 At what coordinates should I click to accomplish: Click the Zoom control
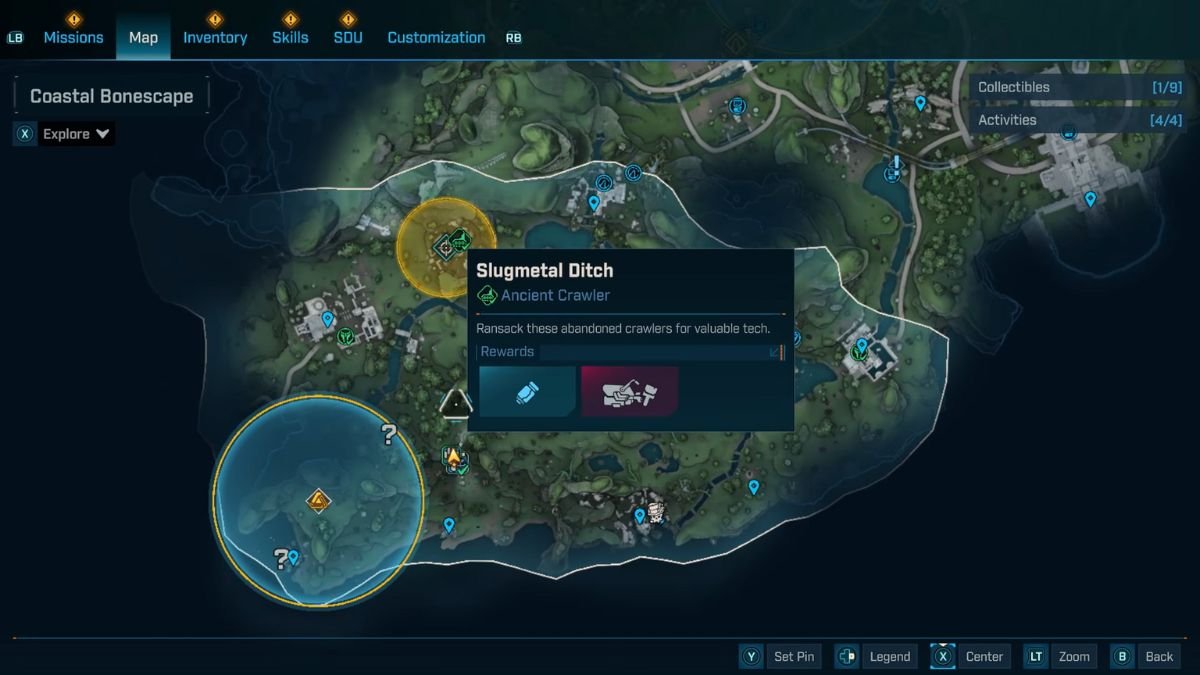pyautogui.click(x=1061, y=656)
